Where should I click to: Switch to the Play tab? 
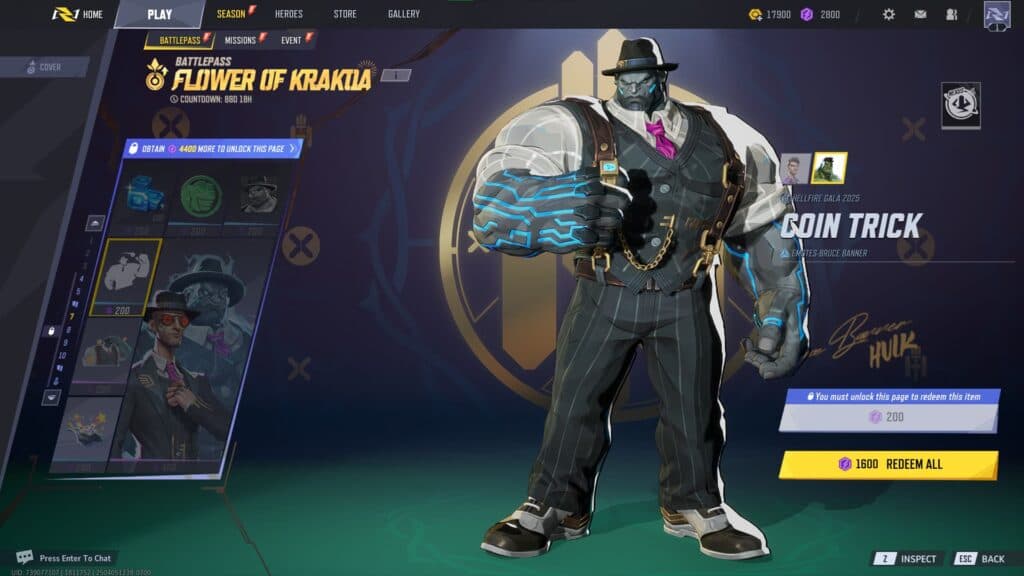click(x=159, y=15)
